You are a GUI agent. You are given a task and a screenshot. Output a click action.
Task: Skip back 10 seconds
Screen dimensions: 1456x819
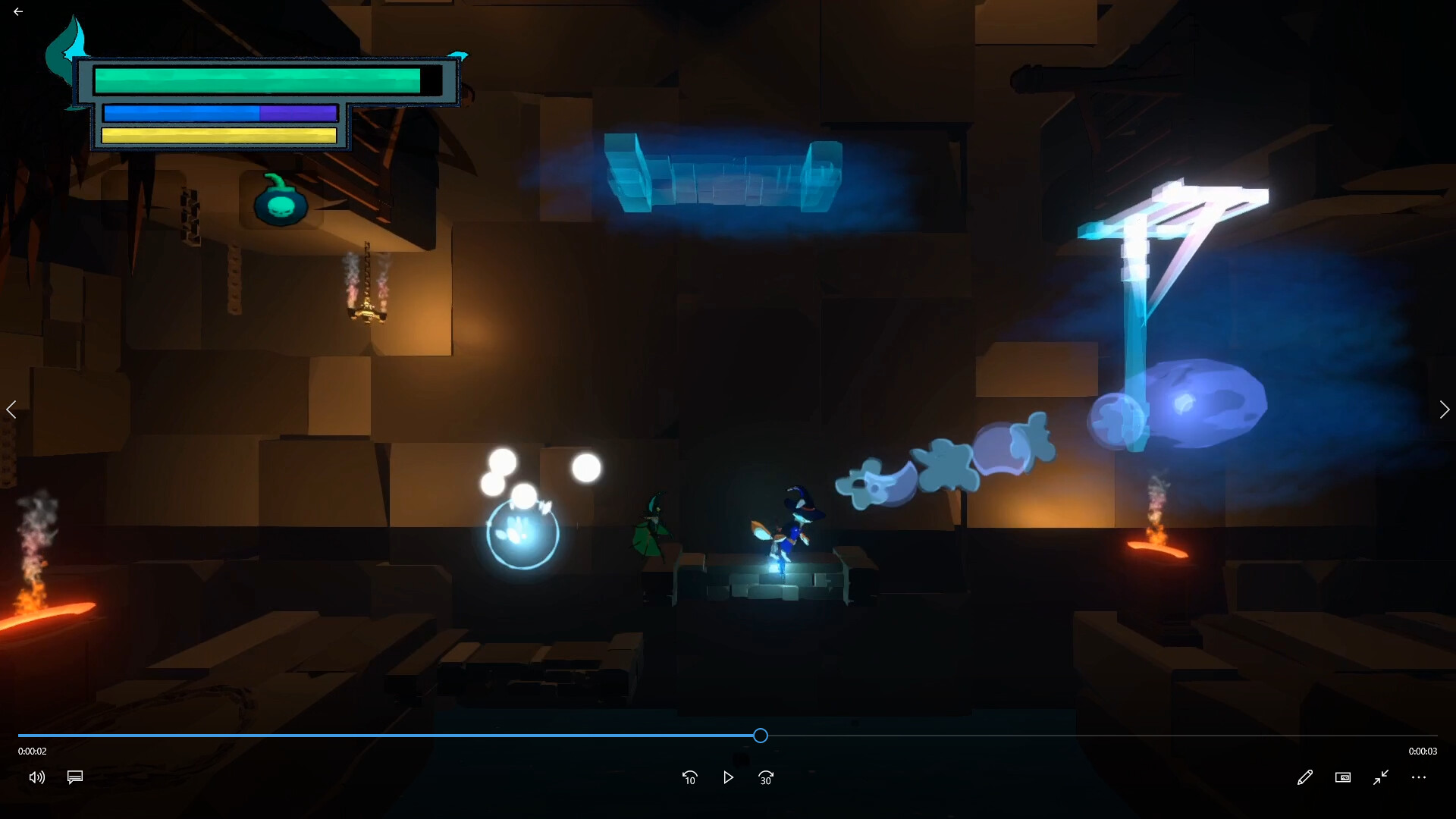690,777
